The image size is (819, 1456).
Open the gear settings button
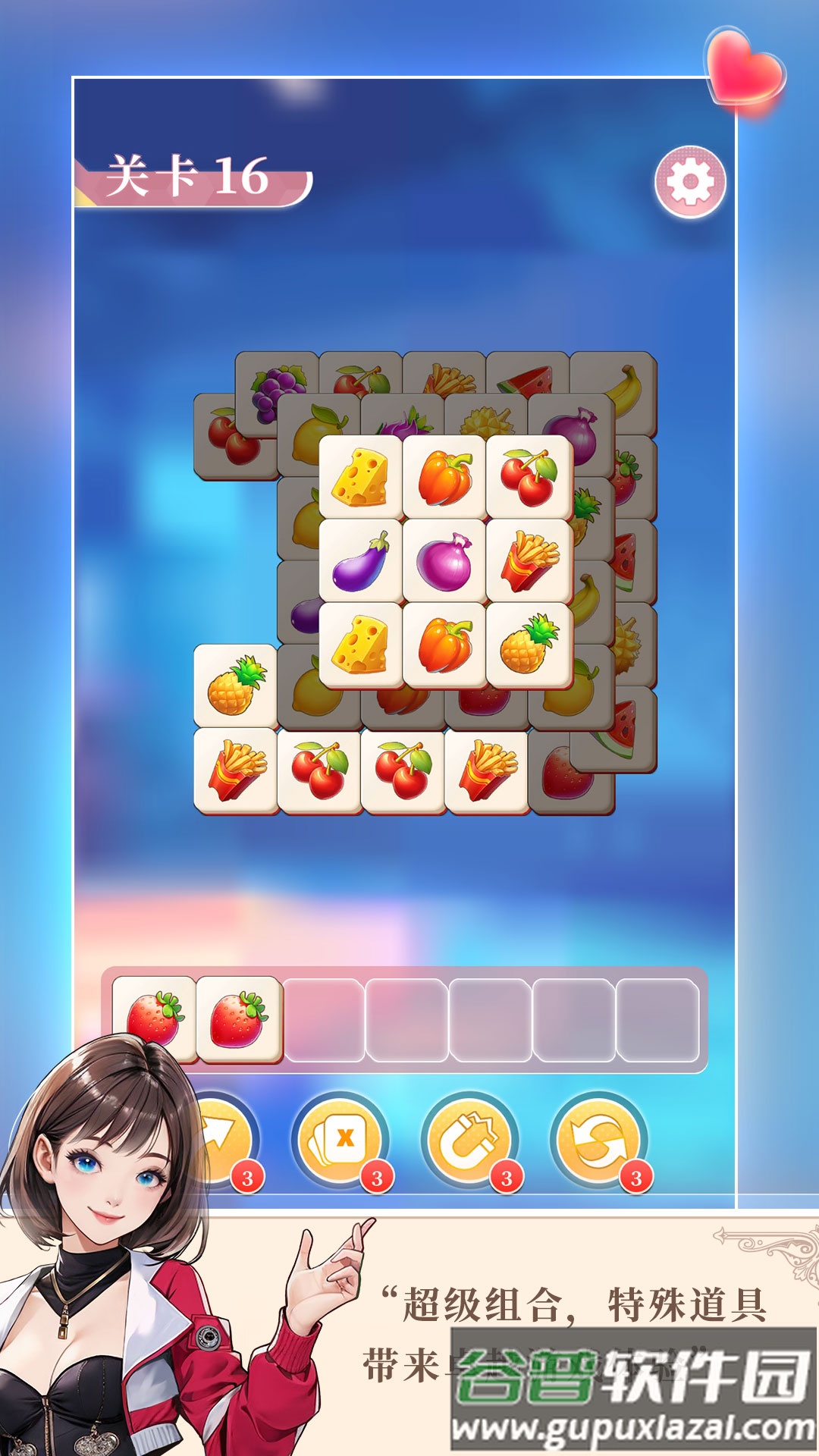[x=690, y=182]
